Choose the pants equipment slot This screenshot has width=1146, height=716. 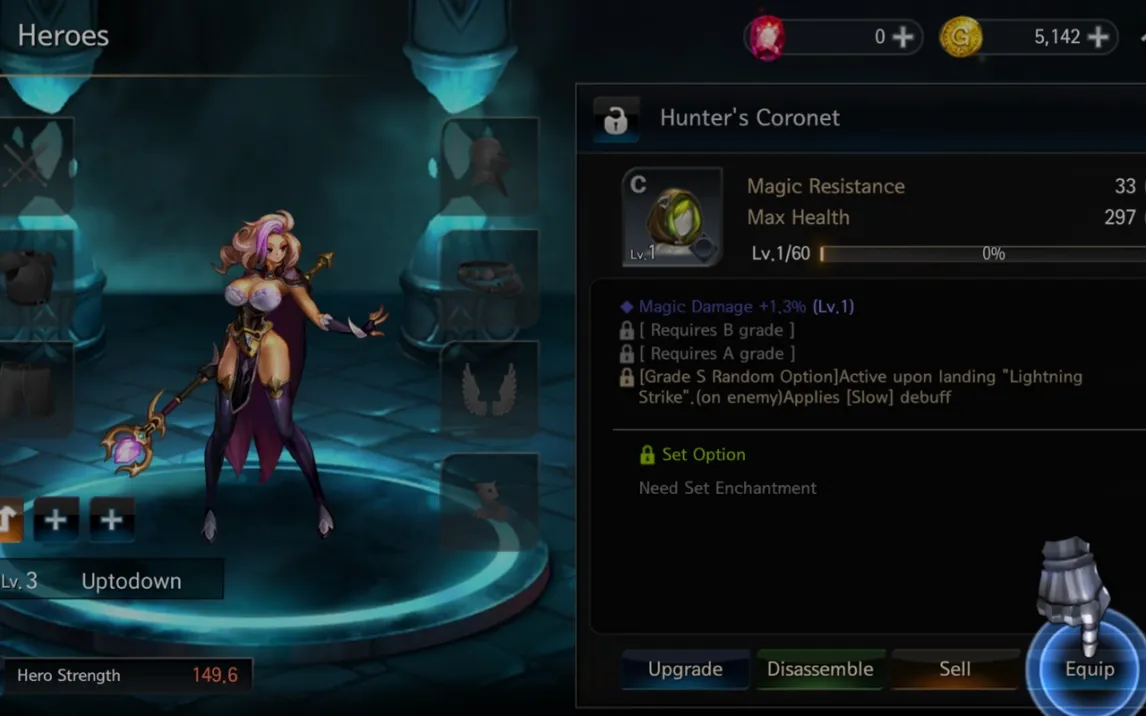[x=34, y=390]
